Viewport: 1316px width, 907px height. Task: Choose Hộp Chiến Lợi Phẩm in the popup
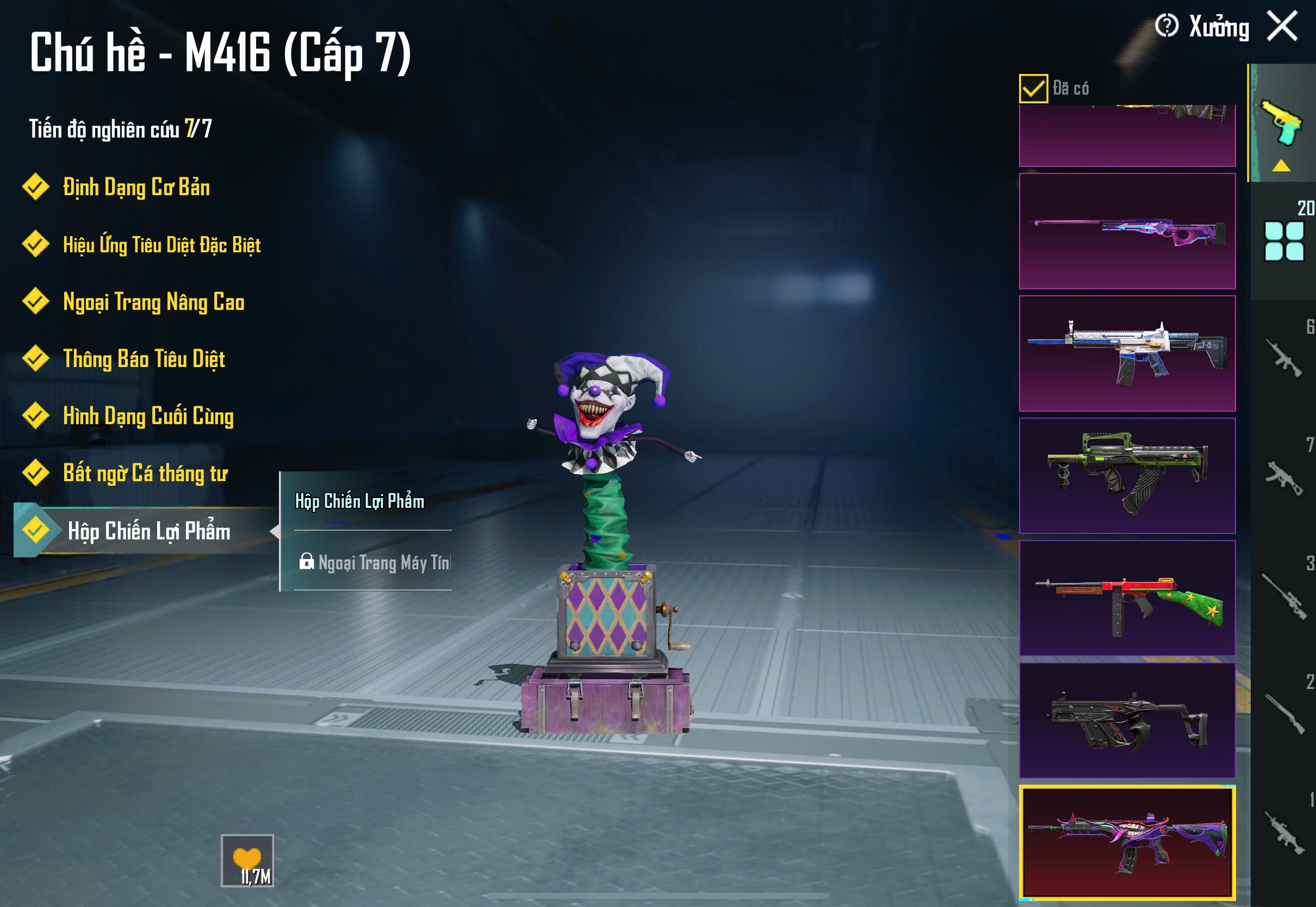(x=359, y=502)
